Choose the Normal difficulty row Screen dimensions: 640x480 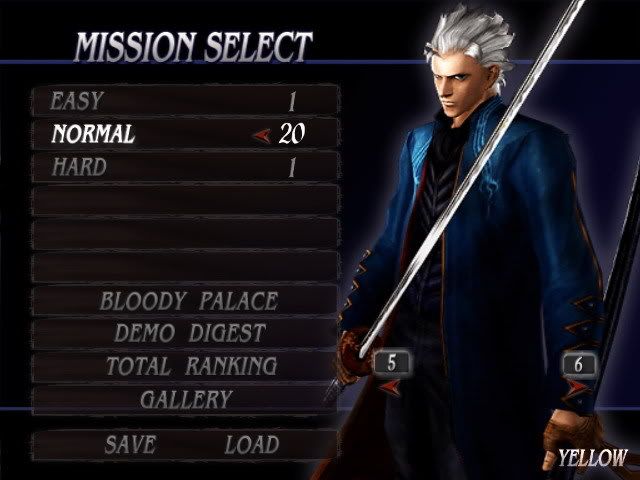click(x=185, y=134)
